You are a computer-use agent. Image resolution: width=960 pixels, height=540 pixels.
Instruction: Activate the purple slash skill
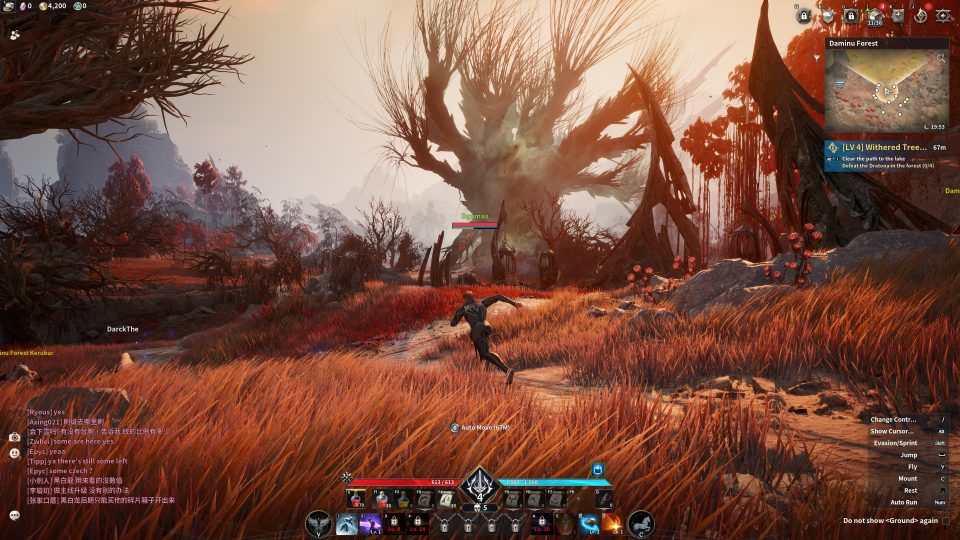coord(370,523)
